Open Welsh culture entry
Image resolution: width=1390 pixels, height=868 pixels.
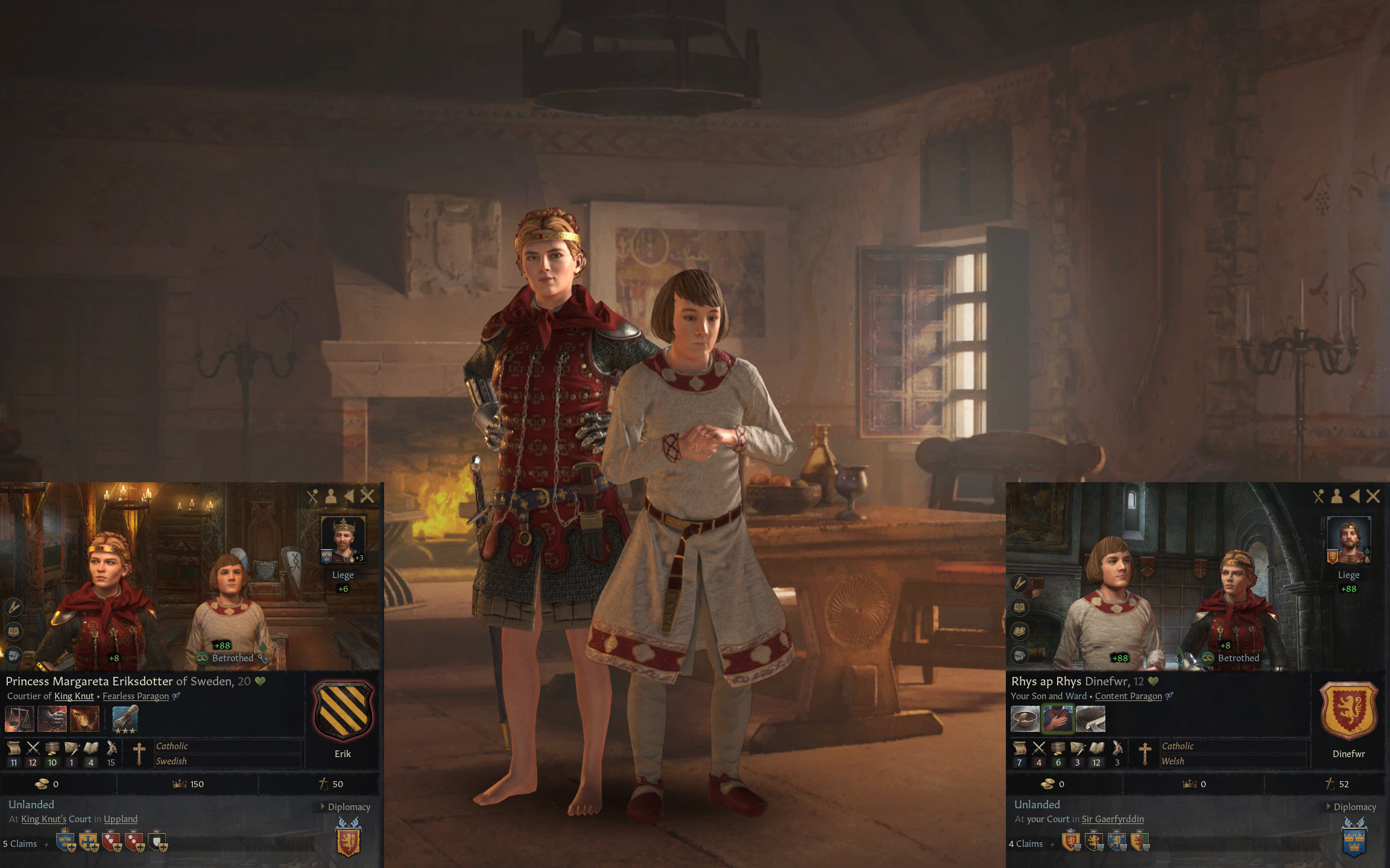[x=1173, y=761]
